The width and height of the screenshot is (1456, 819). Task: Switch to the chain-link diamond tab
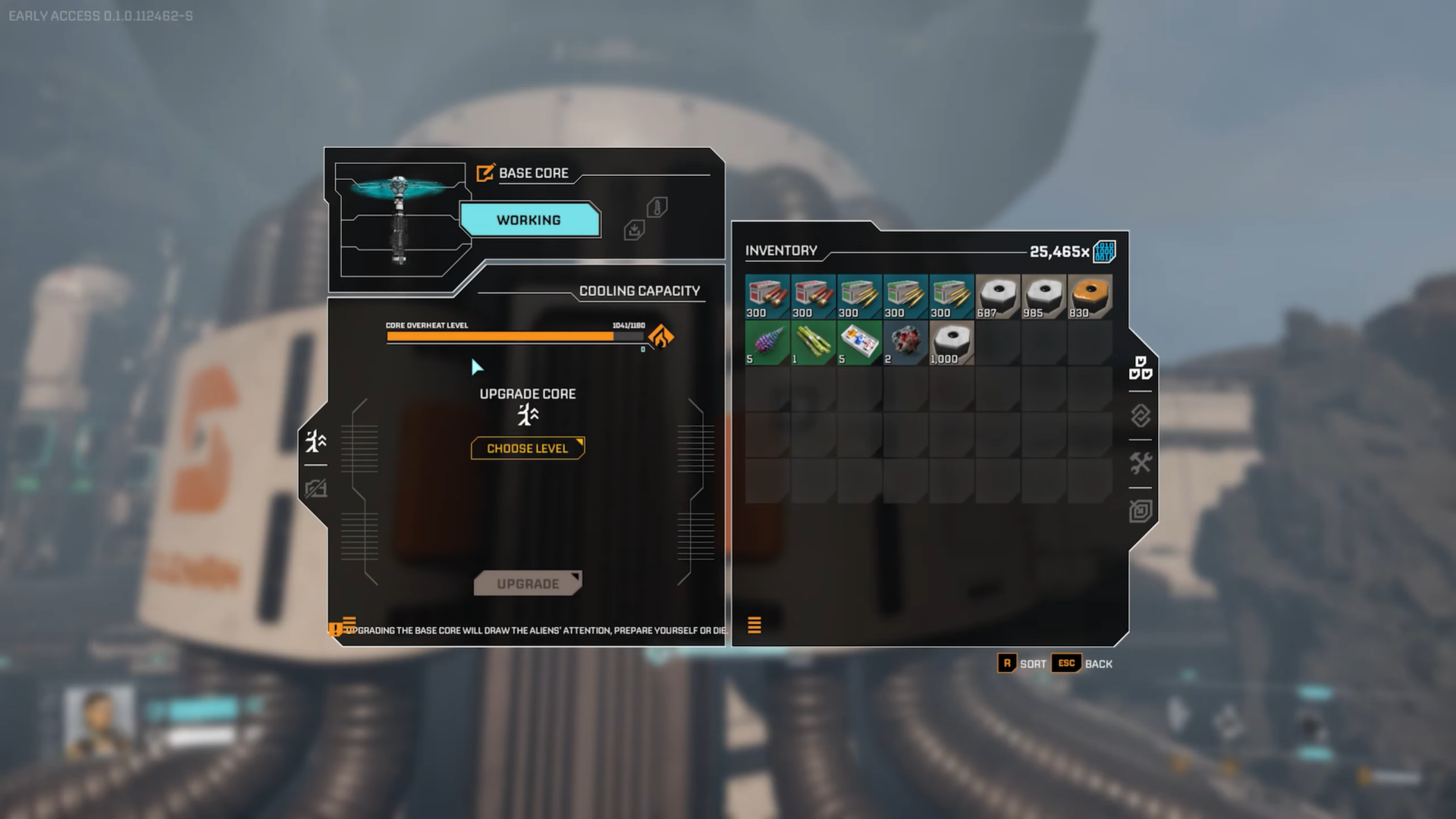[1141, 416]
